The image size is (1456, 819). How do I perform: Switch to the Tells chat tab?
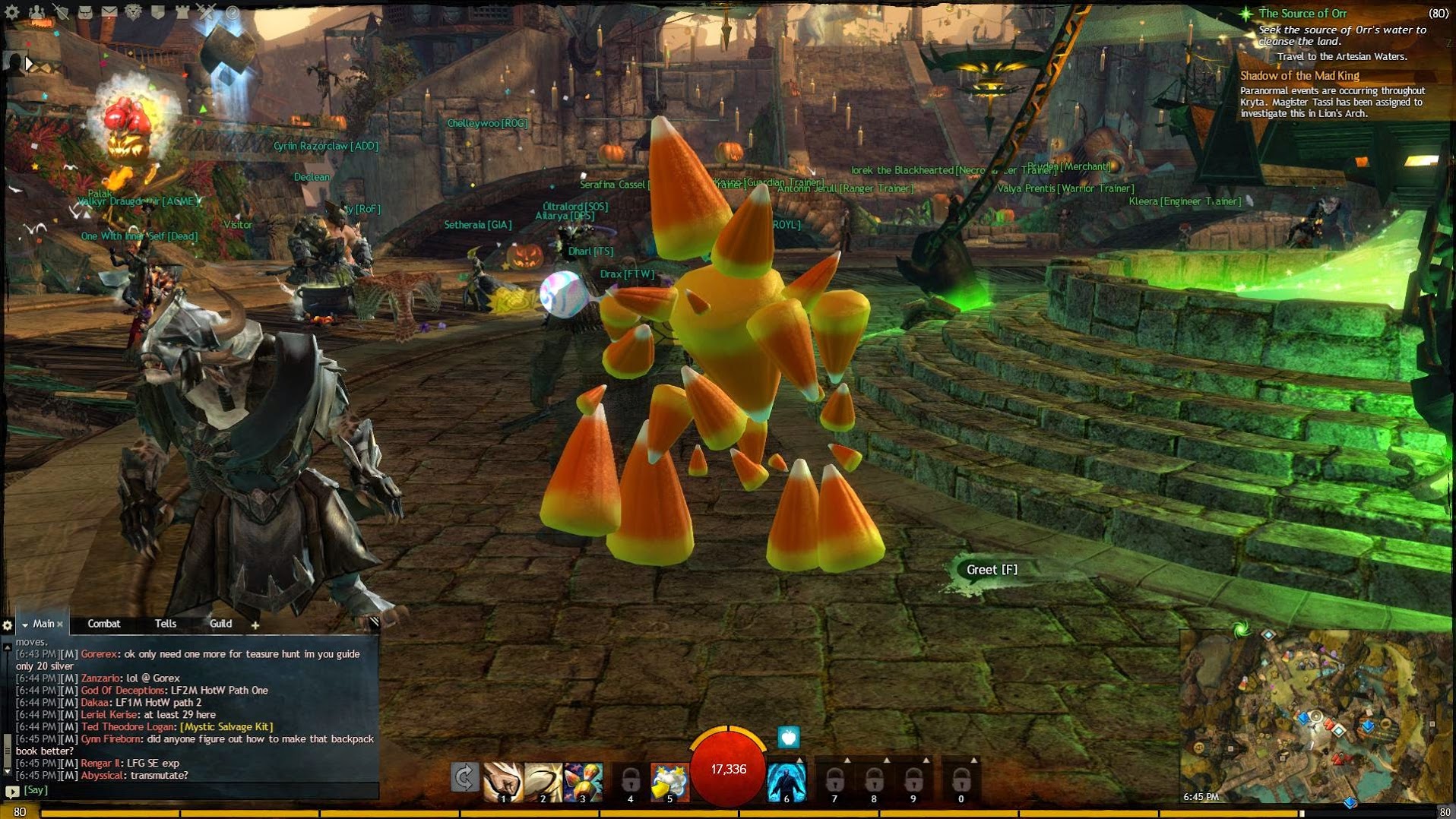pyautogui.click(x=166, y=624)
